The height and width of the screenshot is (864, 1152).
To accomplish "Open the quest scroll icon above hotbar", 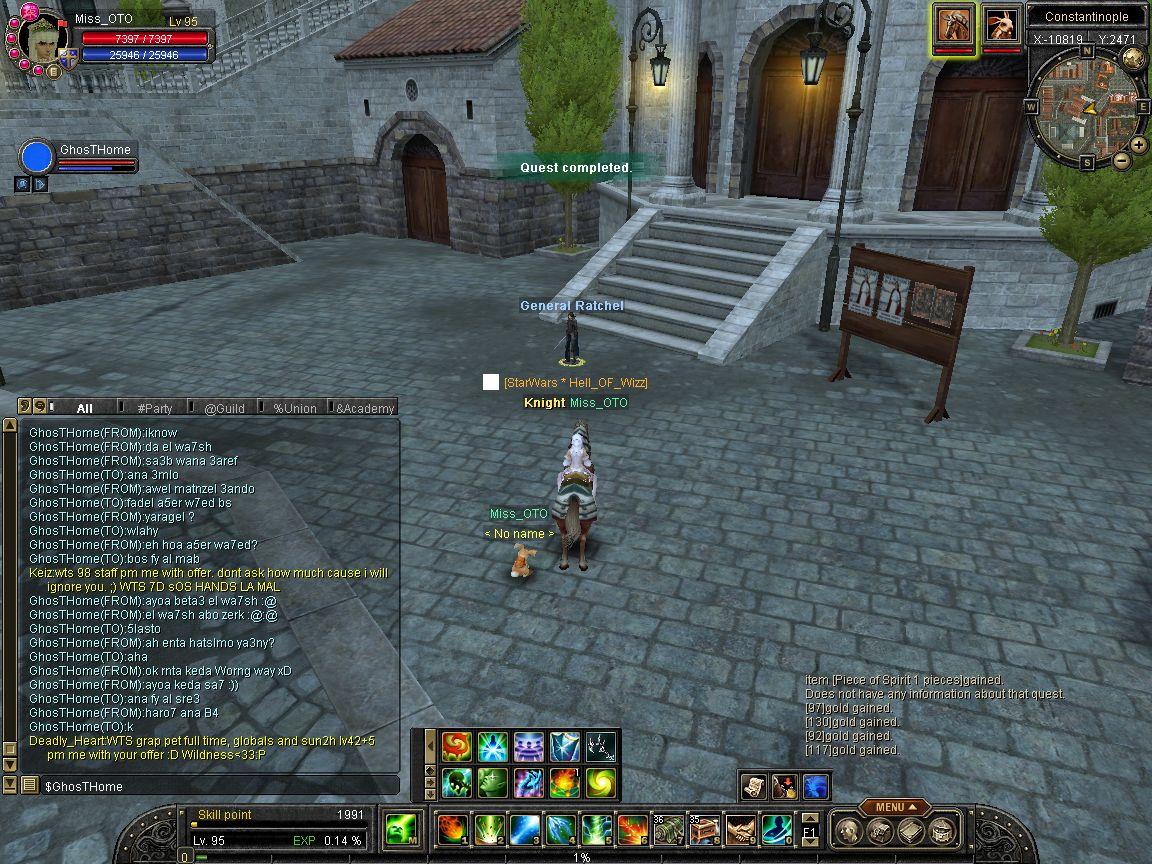I will (756, 787).
